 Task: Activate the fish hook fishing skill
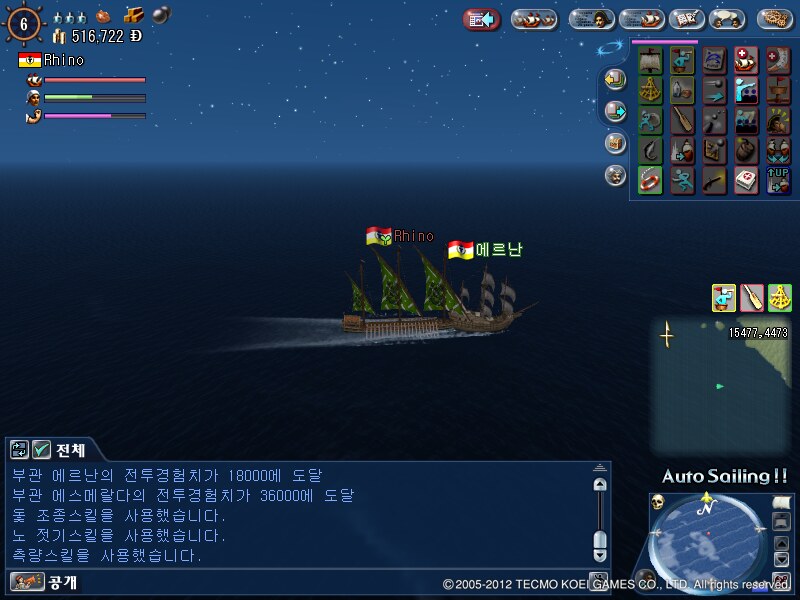(x=651, y=151)
